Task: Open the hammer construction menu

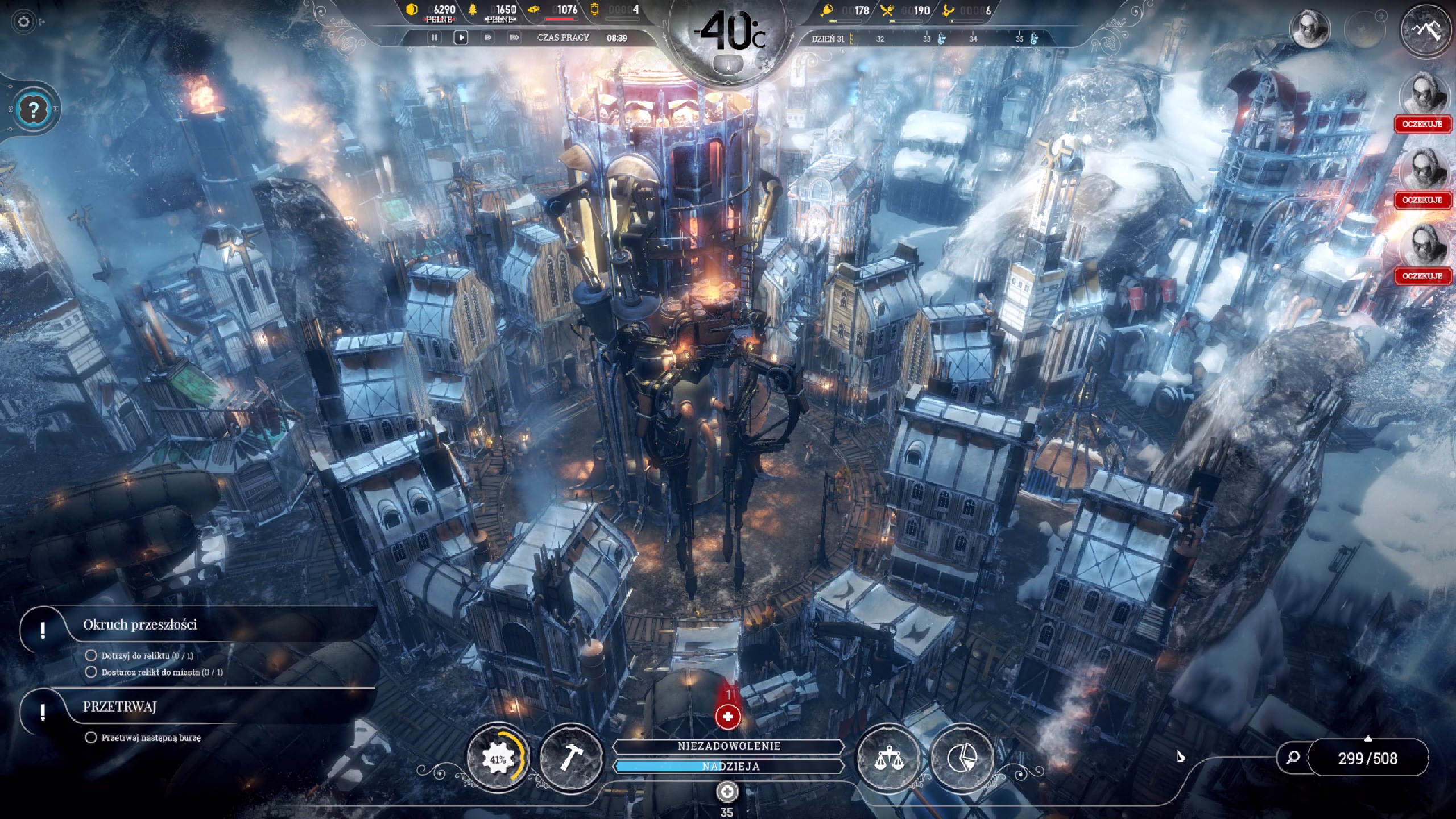Action: [x=570, y=759]
